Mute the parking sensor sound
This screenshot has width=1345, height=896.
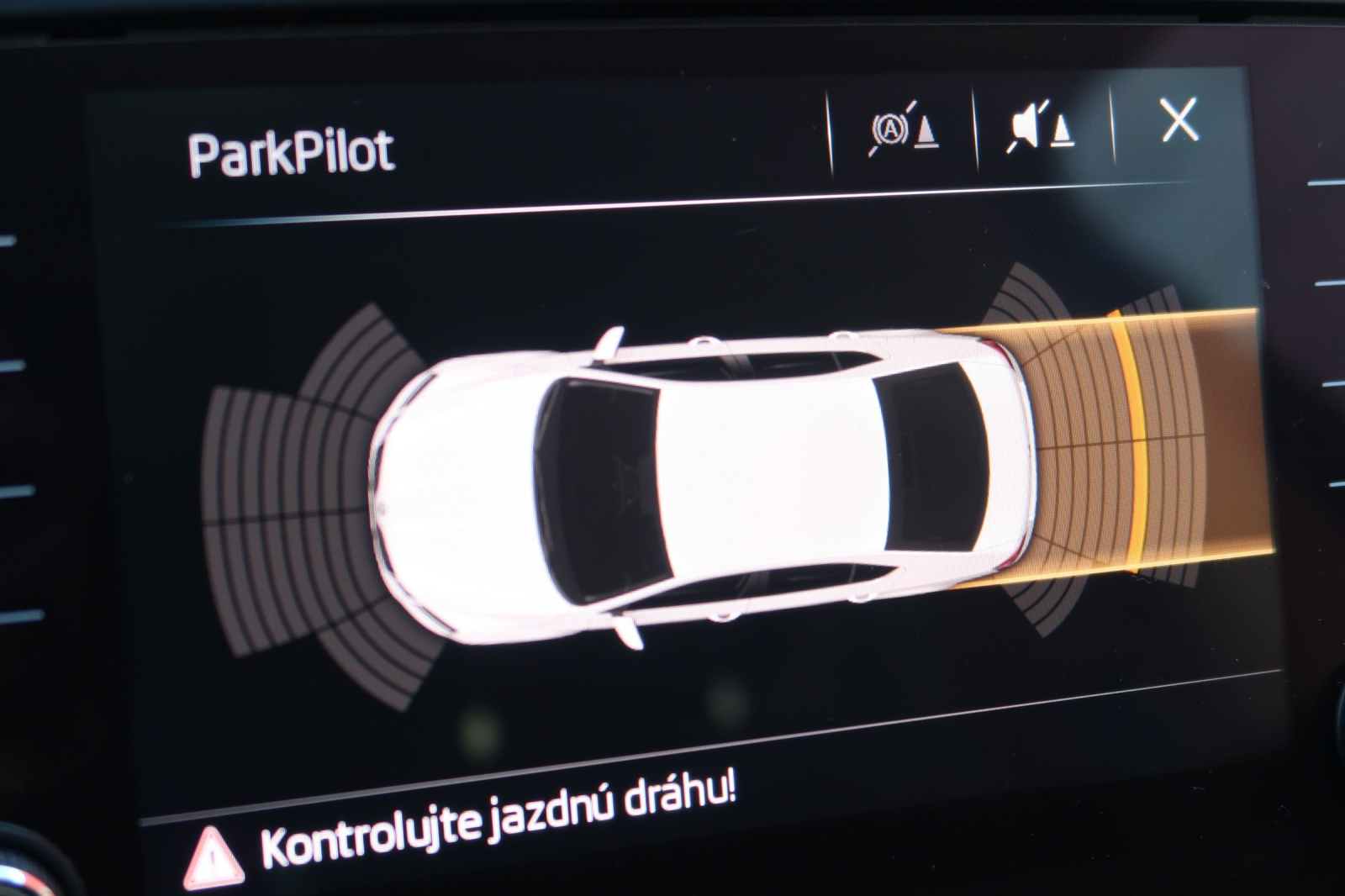pos(1041,128)
